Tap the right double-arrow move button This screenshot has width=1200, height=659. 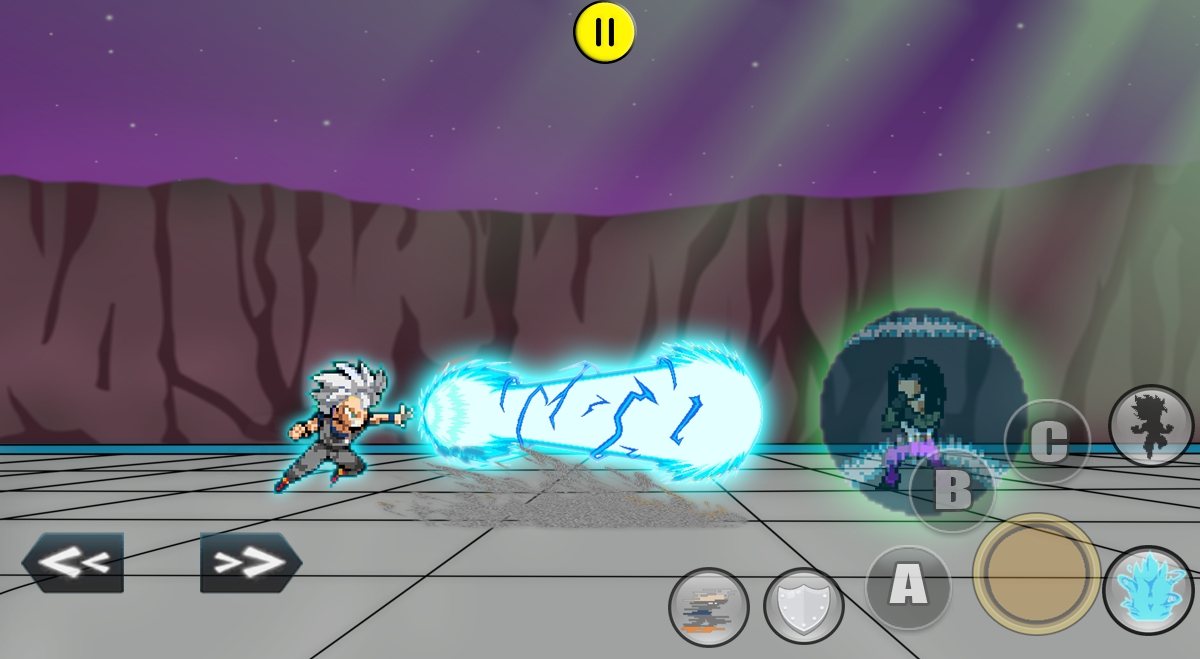[251, 562]
